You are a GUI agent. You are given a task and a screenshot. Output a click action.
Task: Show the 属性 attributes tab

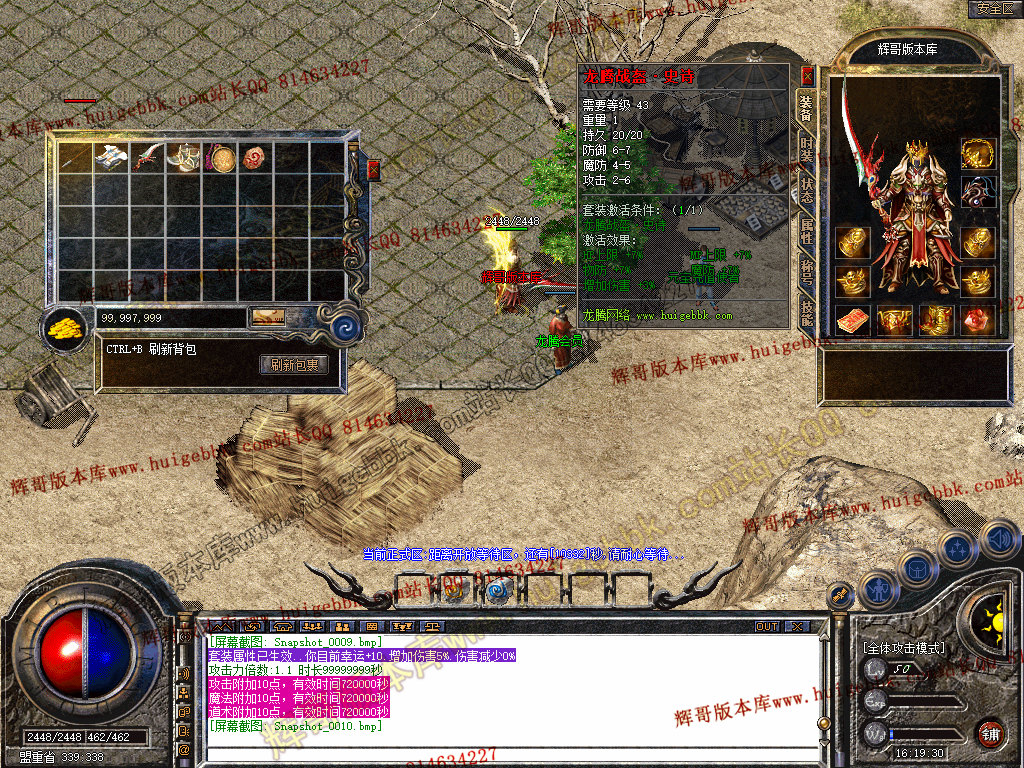coord(807,231)
